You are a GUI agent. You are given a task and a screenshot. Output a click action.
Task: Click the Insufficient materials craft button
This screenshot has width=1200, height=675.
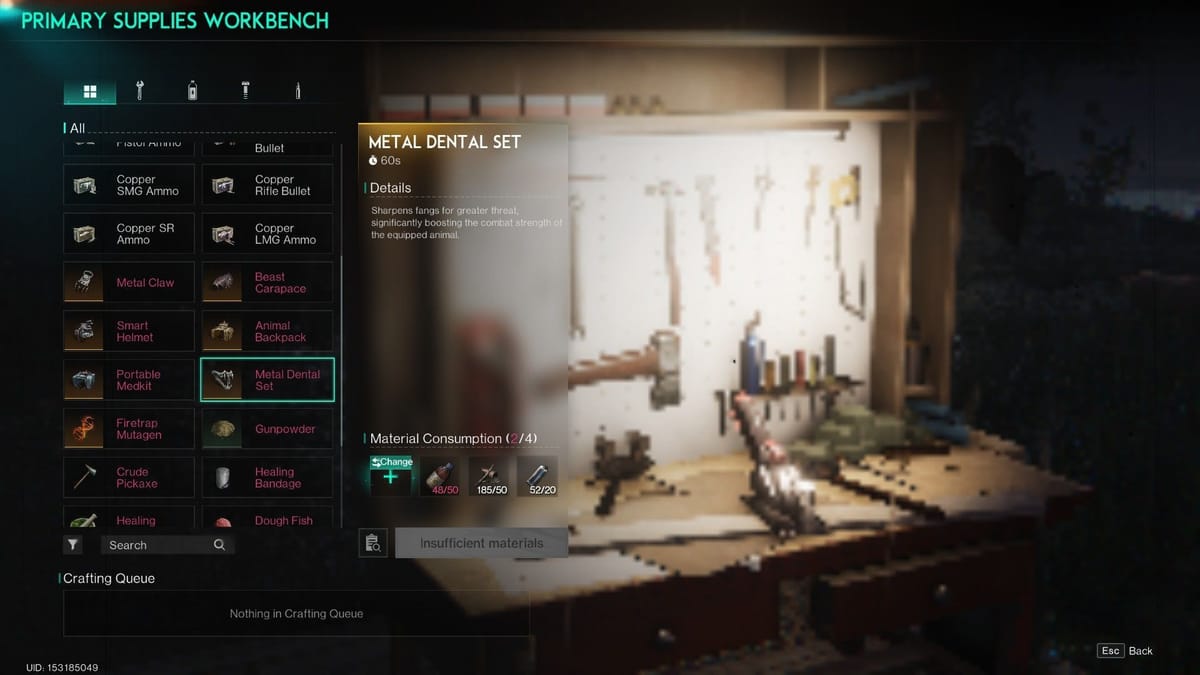pyautogui.click(x=481, y=543)
